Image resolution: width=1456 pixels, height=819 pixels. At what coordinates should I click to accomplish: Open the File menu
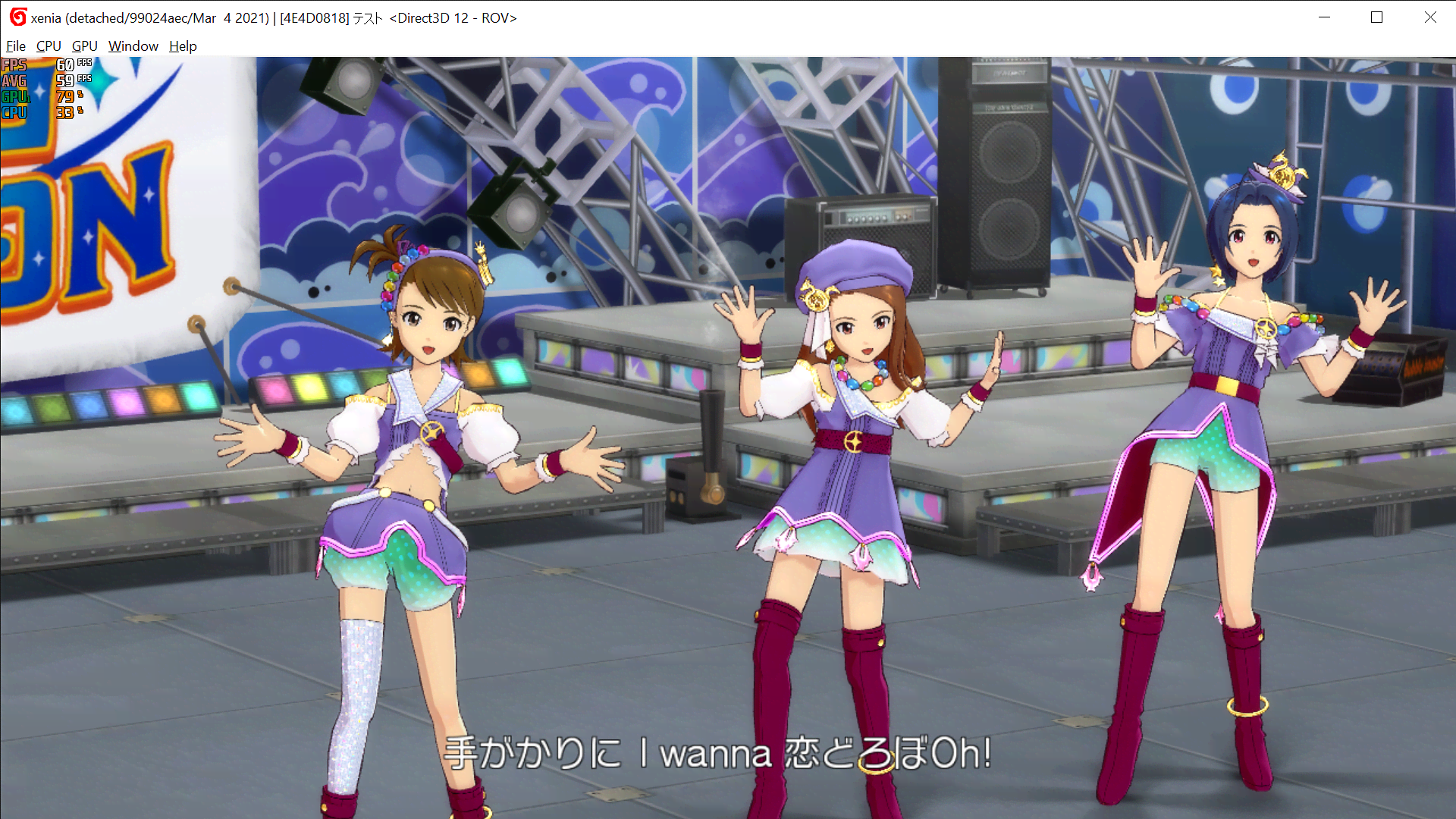[x=15, y=46]
